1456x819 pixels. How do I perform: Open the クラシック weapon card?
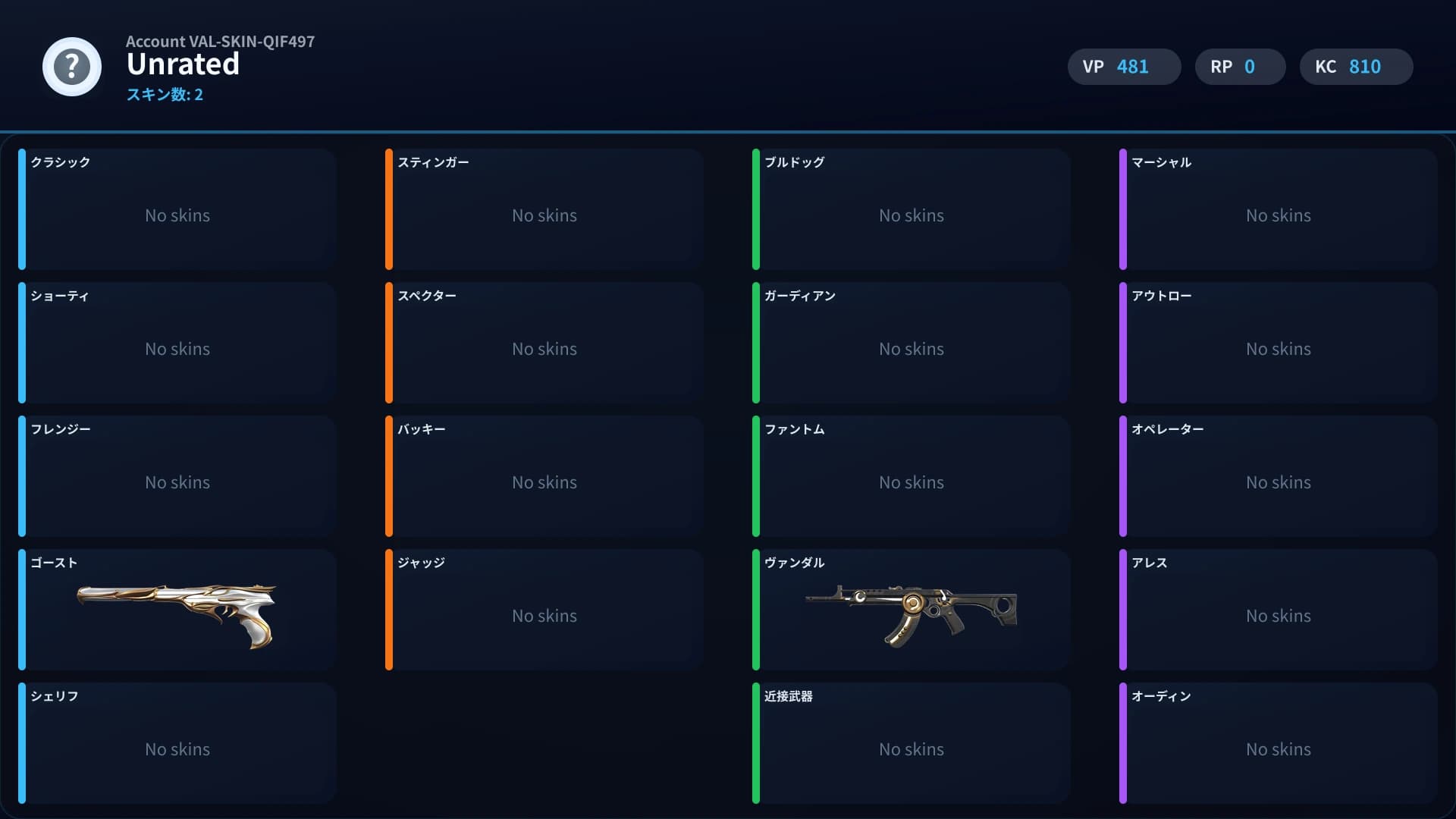(x=176, y=210)
